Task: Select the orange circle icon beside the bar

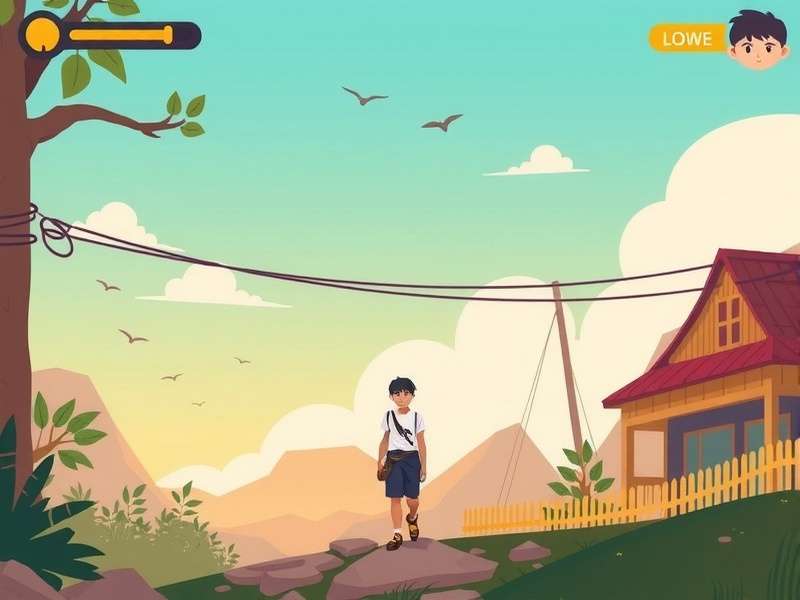Action: (x=42, y=34)
